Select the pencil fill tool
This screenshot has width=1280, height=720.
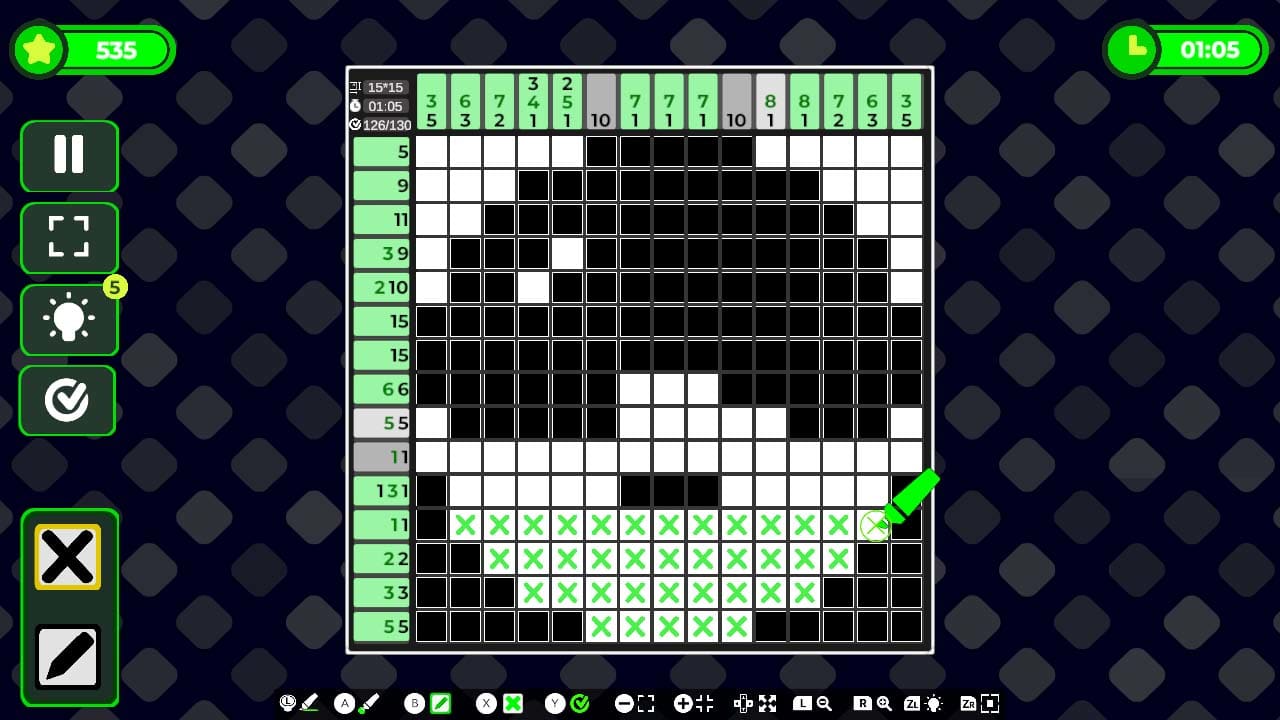click(x=67, y=655)
